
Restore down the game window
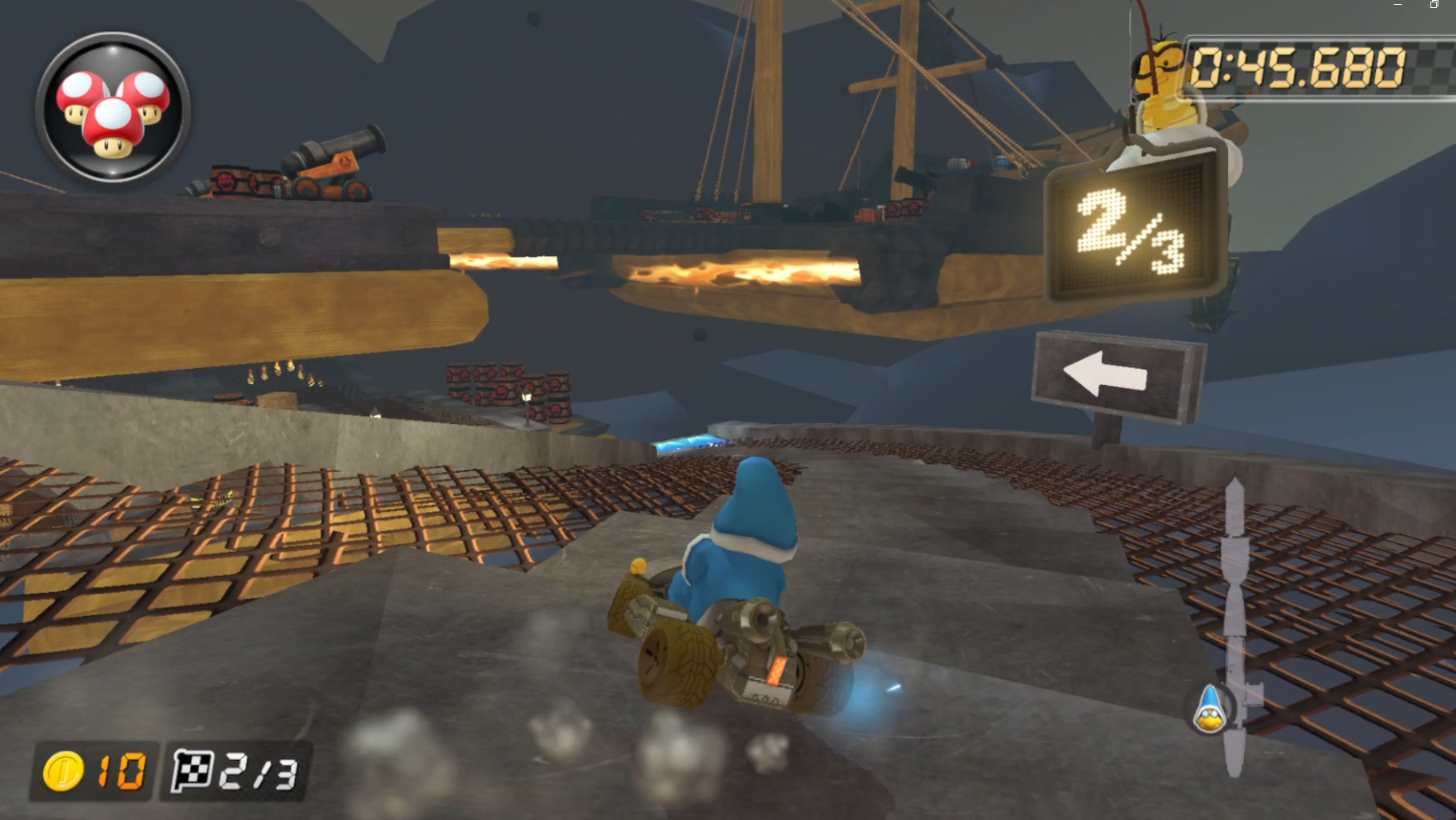point(1433,5)
